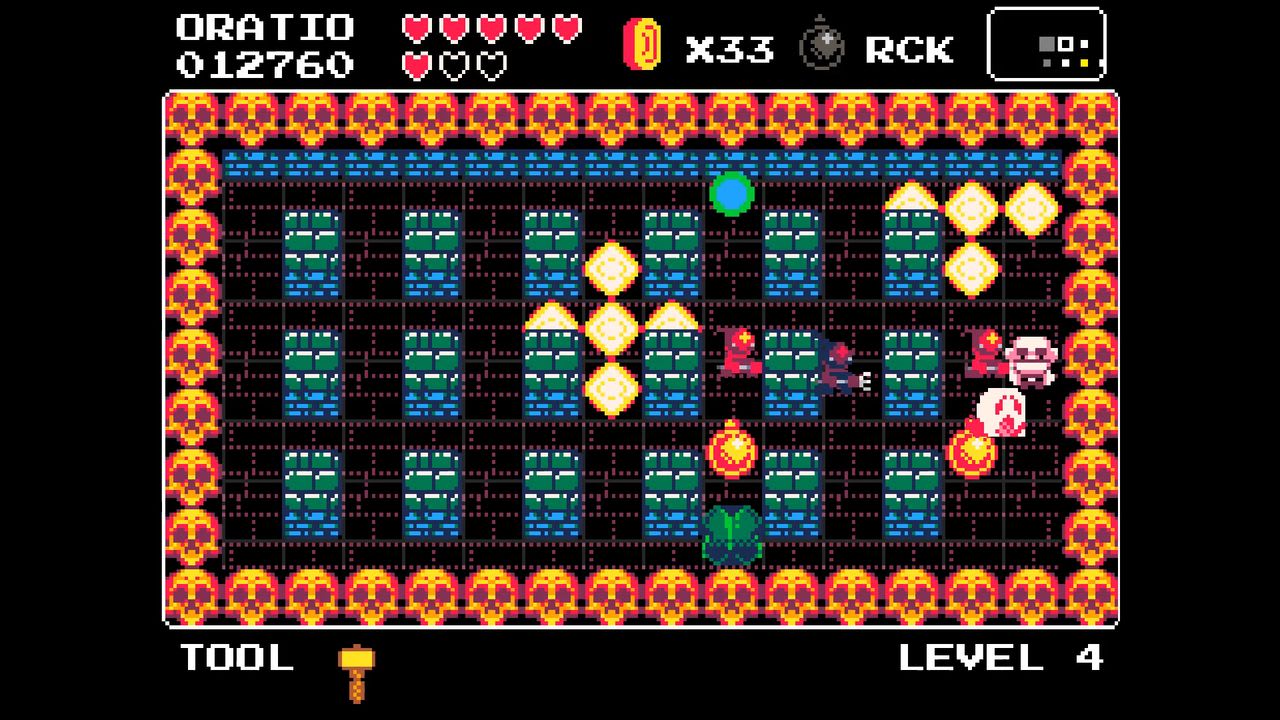Viewport: 1280px width, 720px height.
Task: Click the RCK bomb icon
Action: (823, 45)
